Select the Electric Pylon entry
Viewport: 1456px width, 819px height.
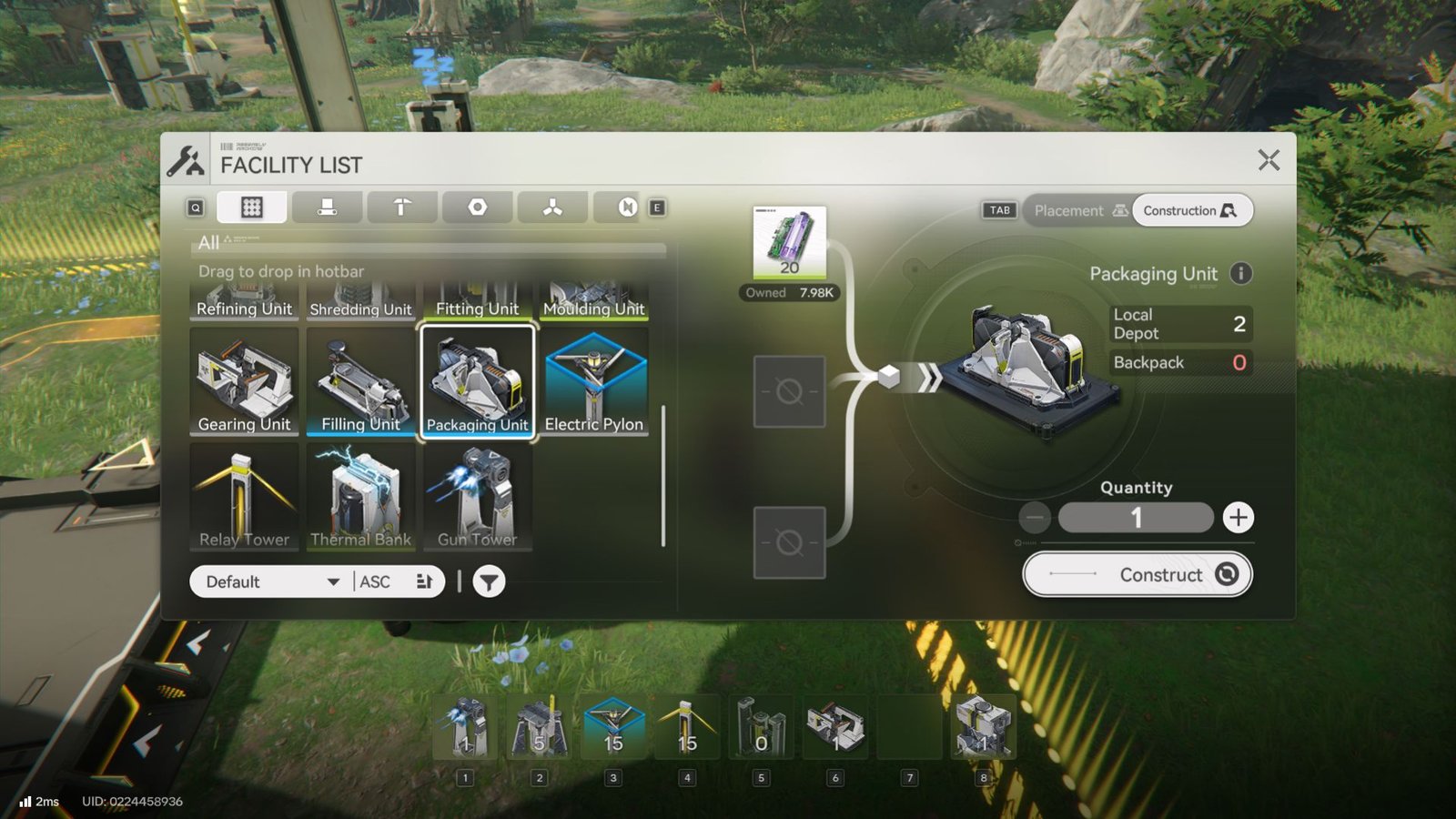pyautogui.click(x=593, y=380)
